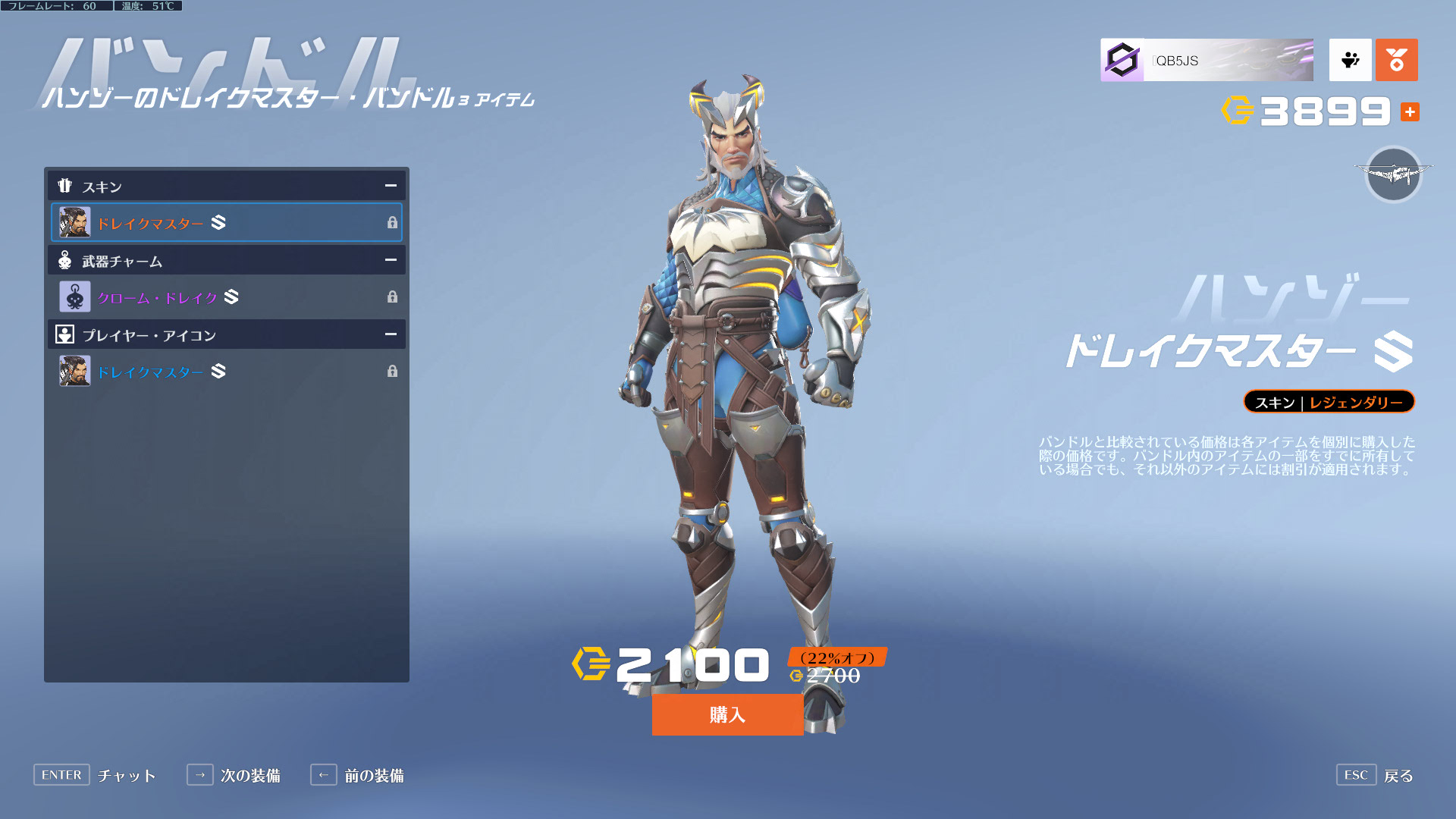The width and height of the screenshot is (1456, 819).
Task: Collapse the 武器チャーム category header
Action: click(x=390, y=260)
